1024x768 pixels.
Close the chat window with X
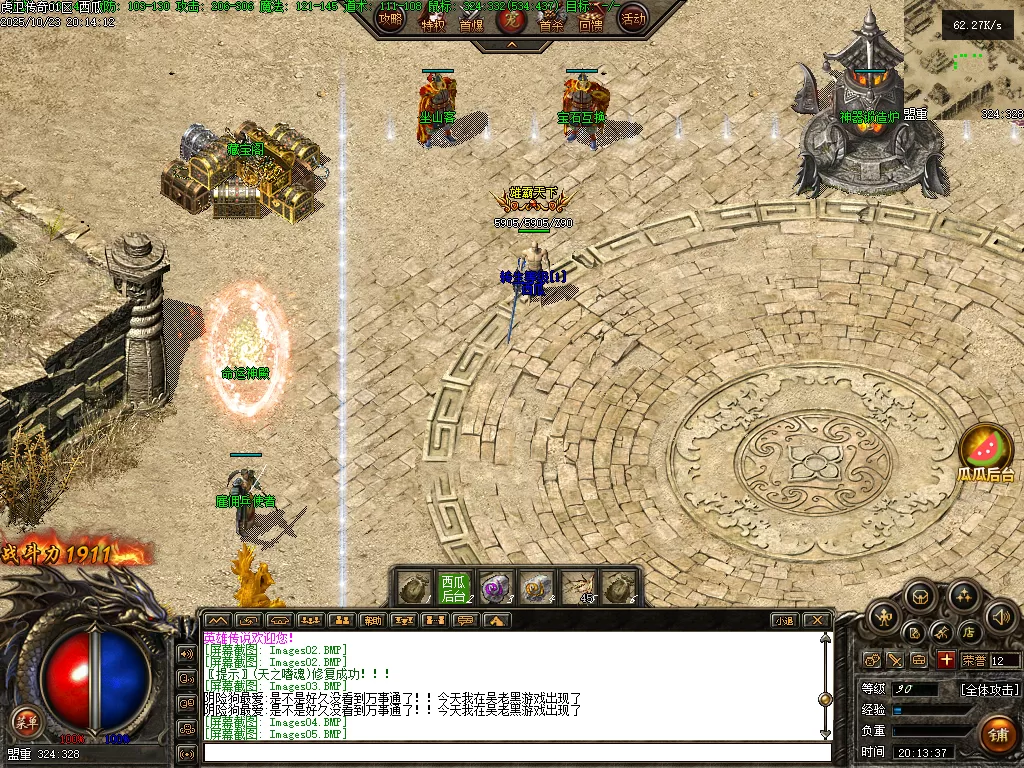pyautogui.click(x=816, y=621)
